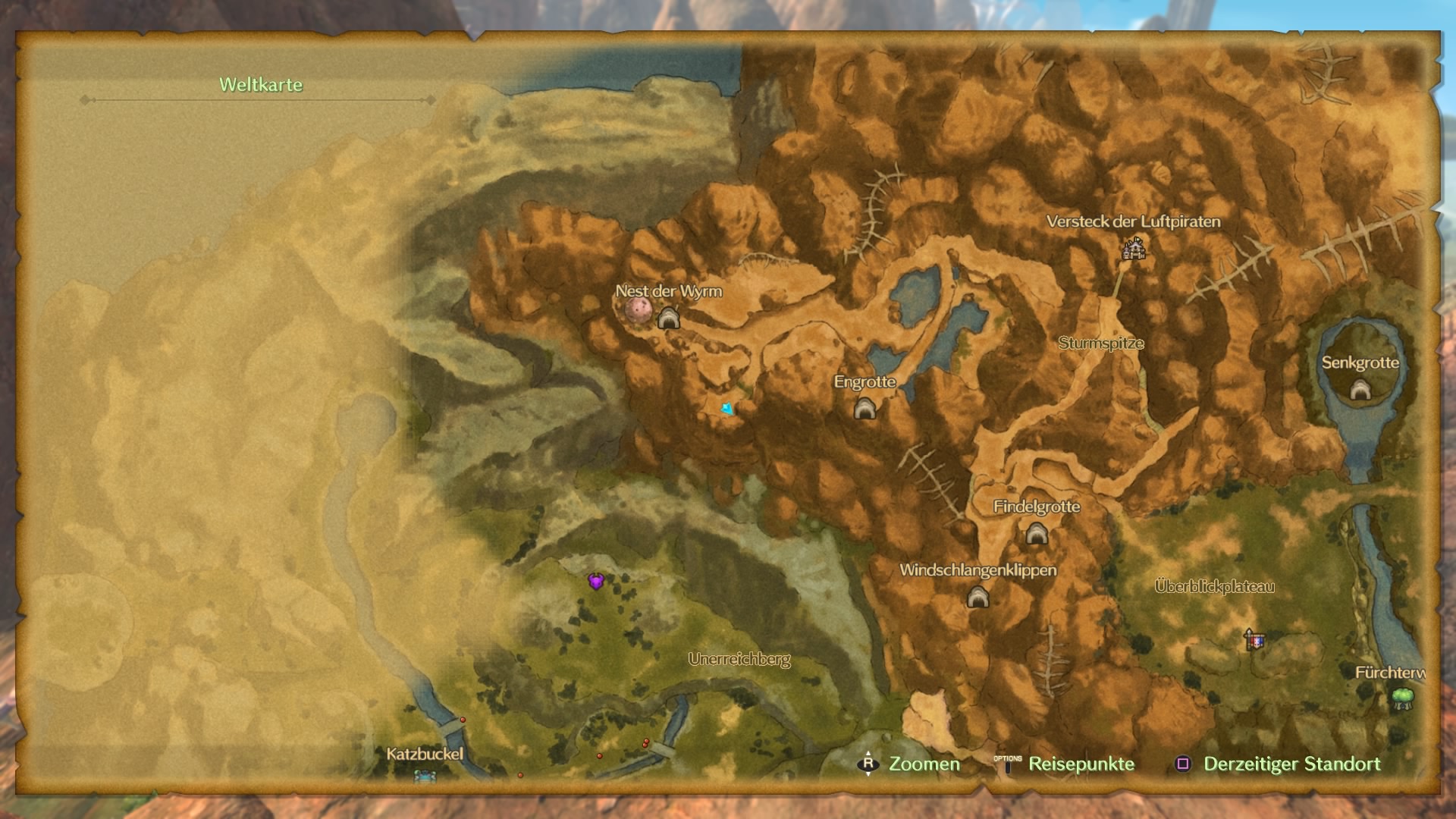Pick the Senkgrotte cave marker
The height and width of the screenshot is (819, 1456).
[x=1360, y=390]
